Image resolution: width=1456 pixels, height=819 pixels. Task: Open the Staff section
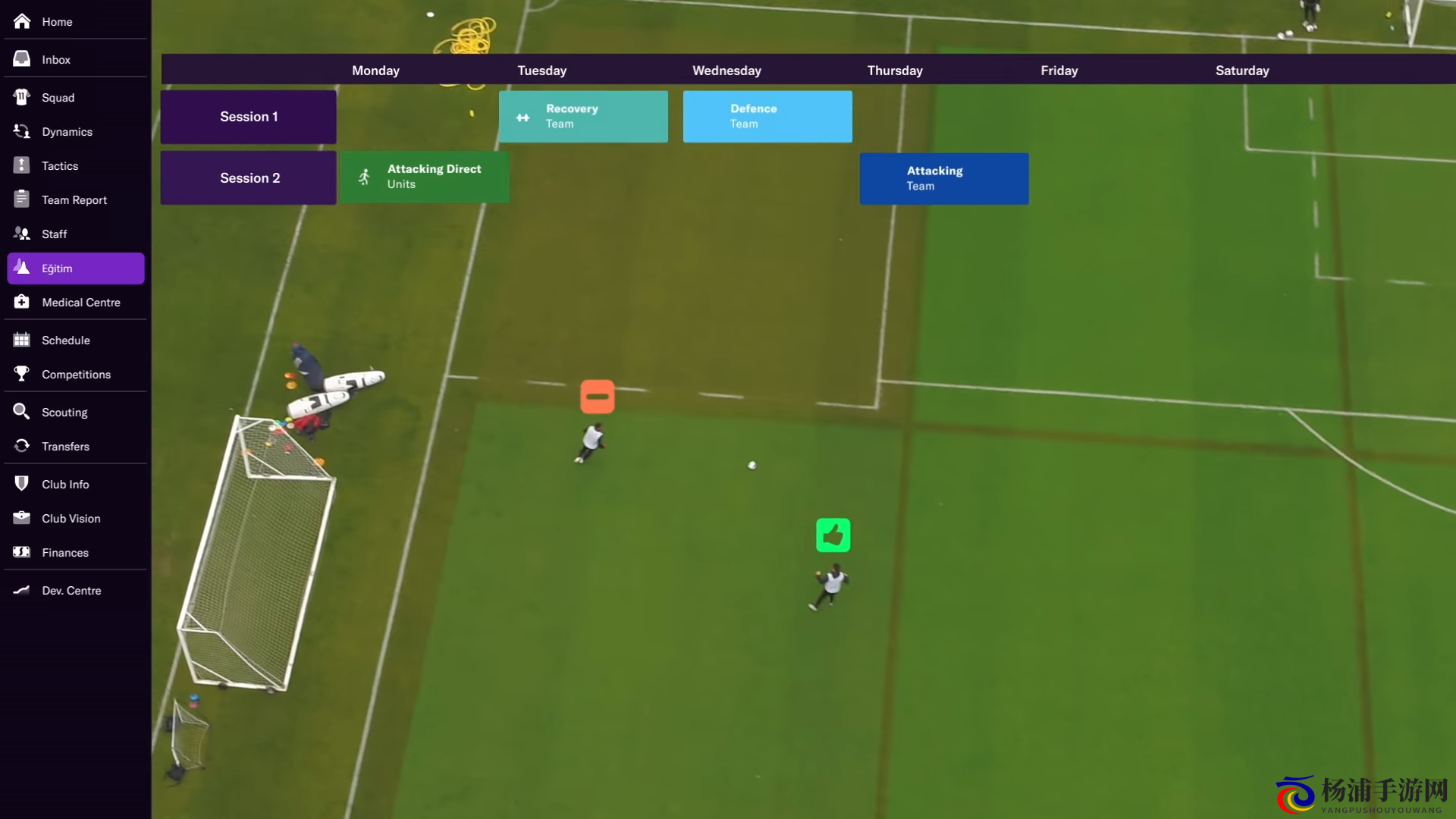pyautogui.click(x=54, y=234)
